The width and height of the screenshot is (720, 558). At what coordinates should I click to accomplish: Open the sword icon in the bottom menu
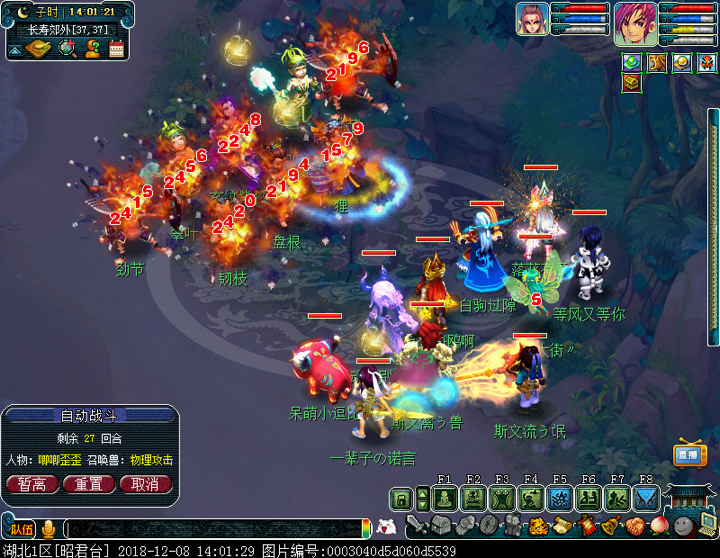click(x=416, y=525)
